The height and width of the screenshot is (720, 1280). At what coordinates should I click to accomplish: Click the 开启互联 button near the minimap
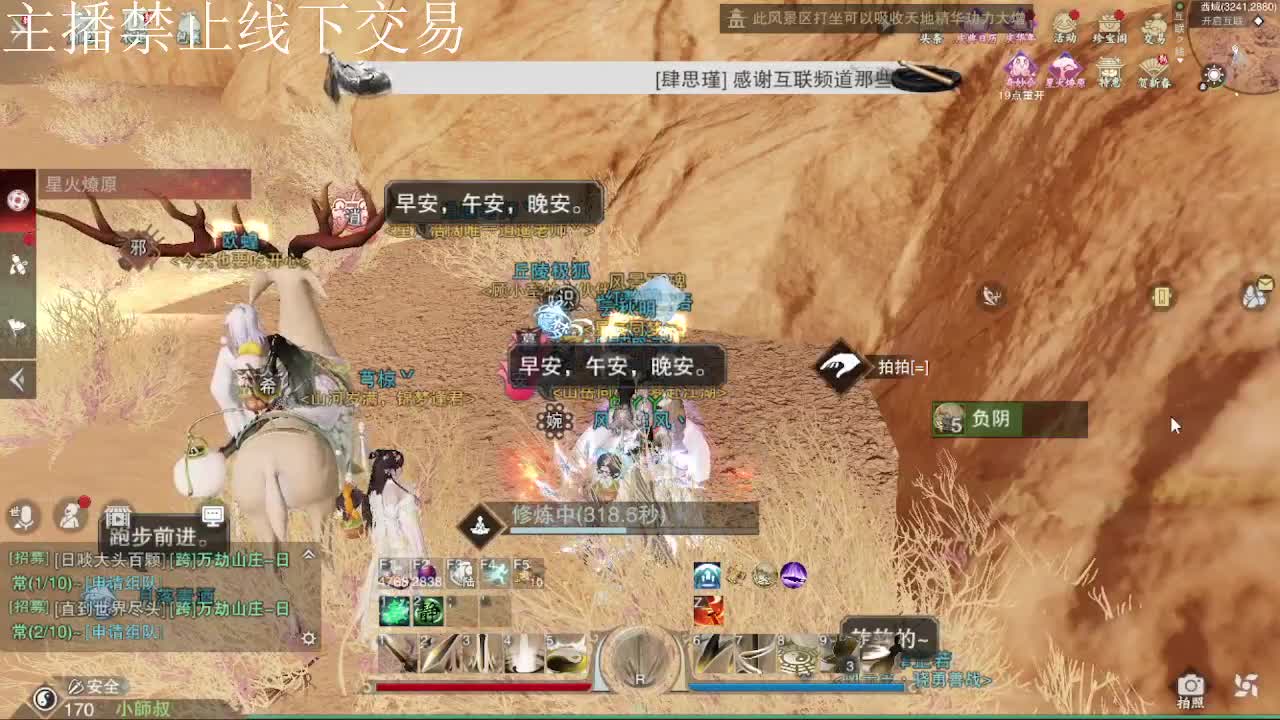coord(1221,20)
